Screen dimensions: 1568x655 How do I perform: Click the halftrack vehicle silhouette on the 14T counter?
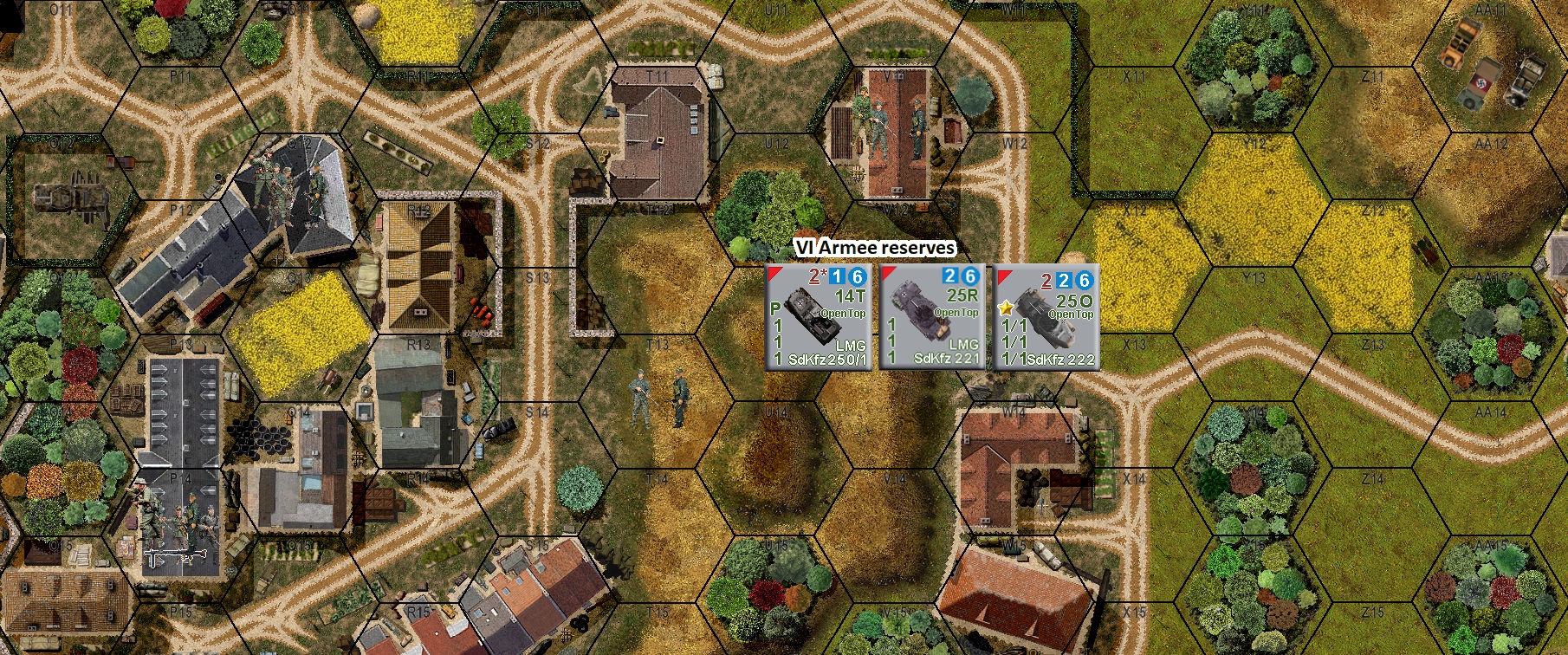coord(813,316)
